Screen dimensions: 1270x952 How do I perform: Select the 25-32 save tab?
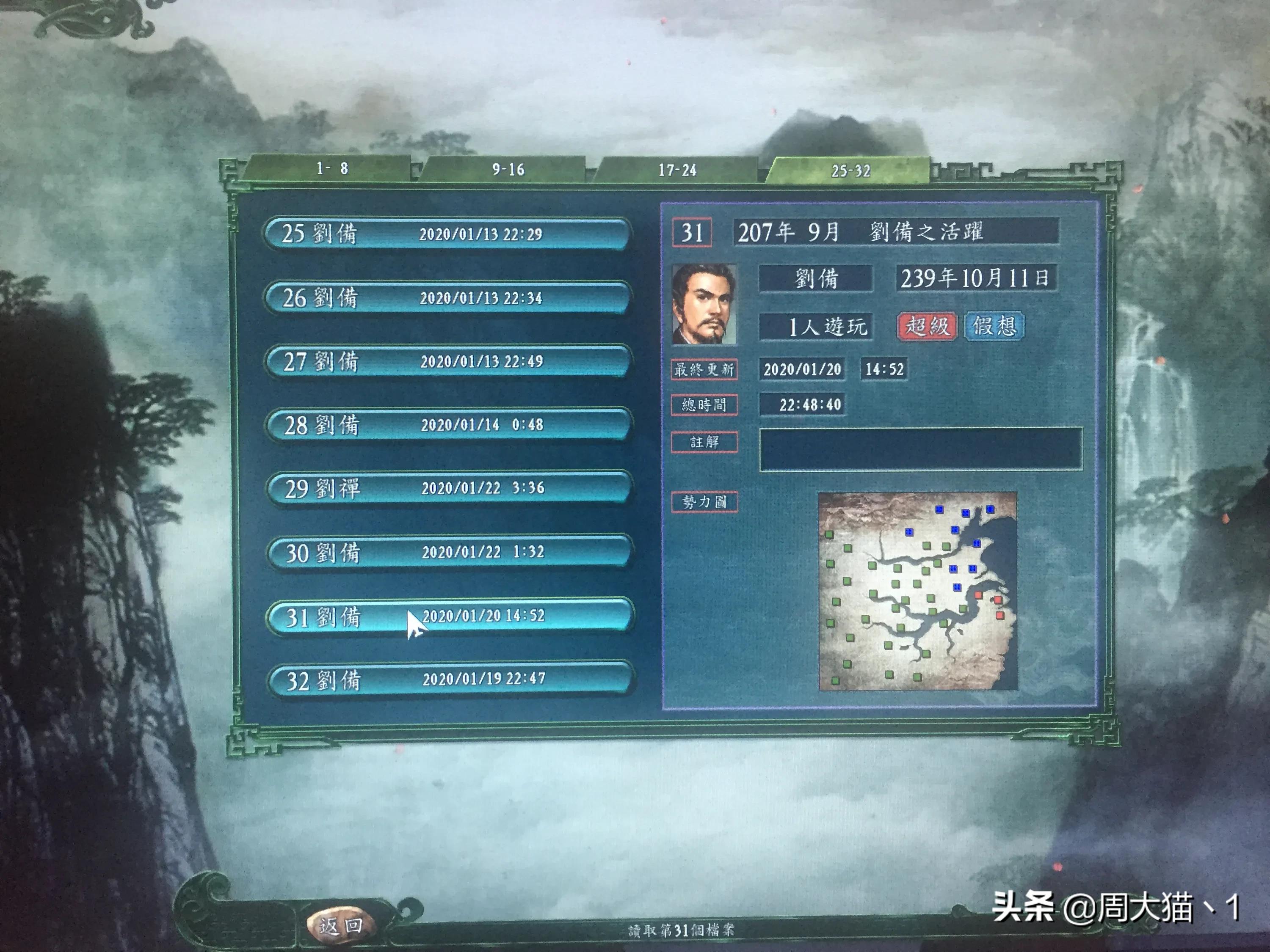(x=850, y=171)
